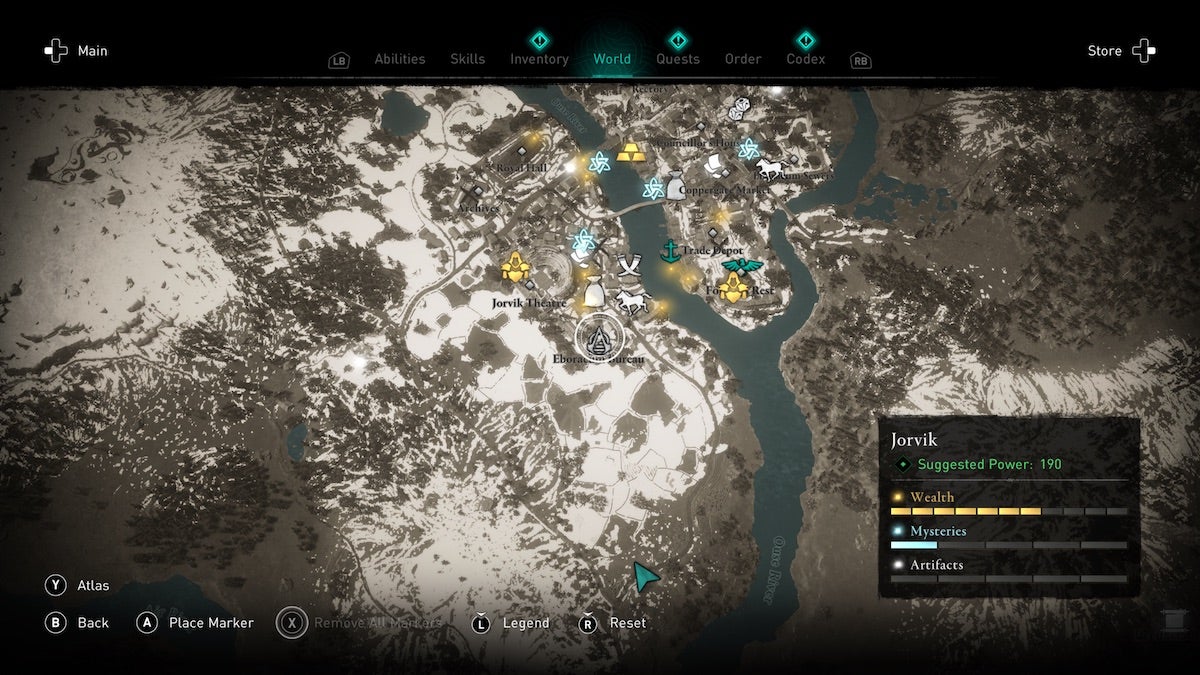Go to the Inventory tab
The height and width of the screenshot is (675, 1200).
pyautogui.click(x=539, y=59)
